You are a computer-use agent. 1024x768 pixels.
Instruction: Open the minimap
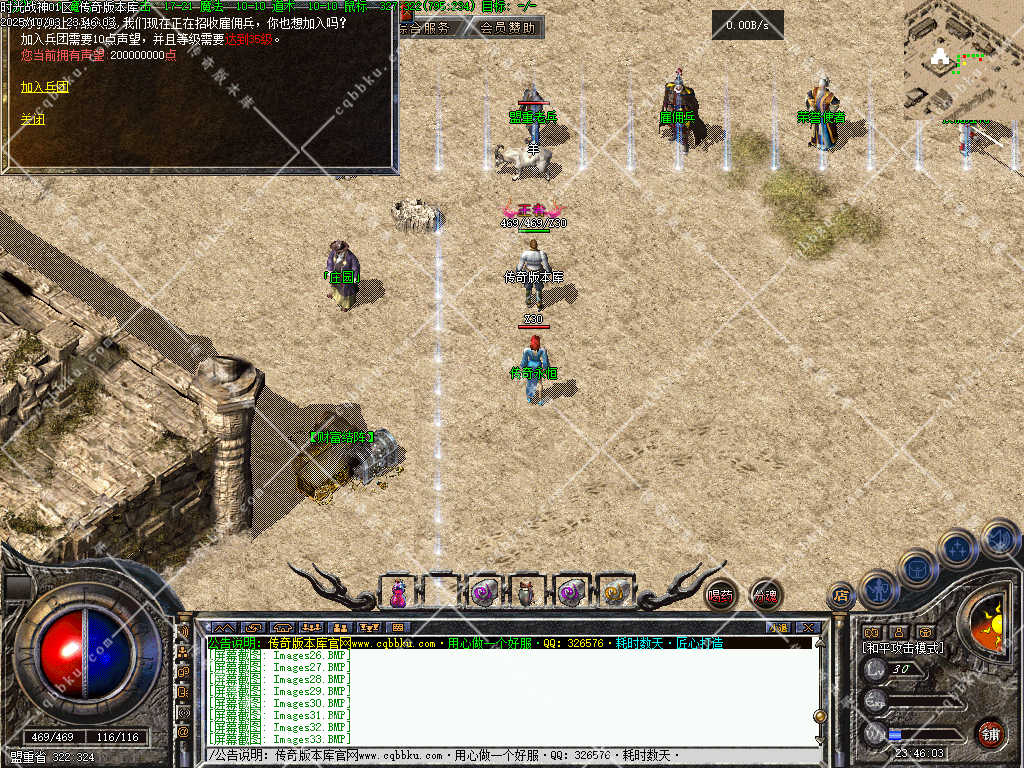(x=962, y=60)
